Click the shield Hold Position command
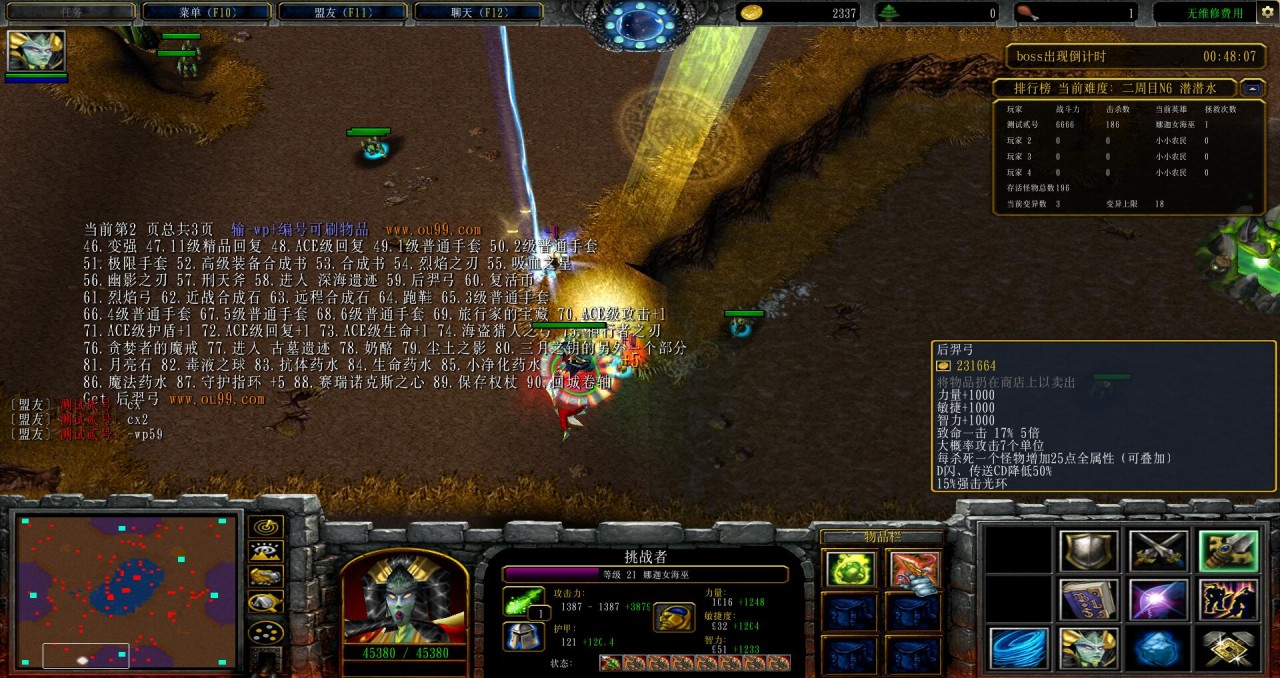The height and width of the screenshot is (678, 1280). [x=1089, y=551]
